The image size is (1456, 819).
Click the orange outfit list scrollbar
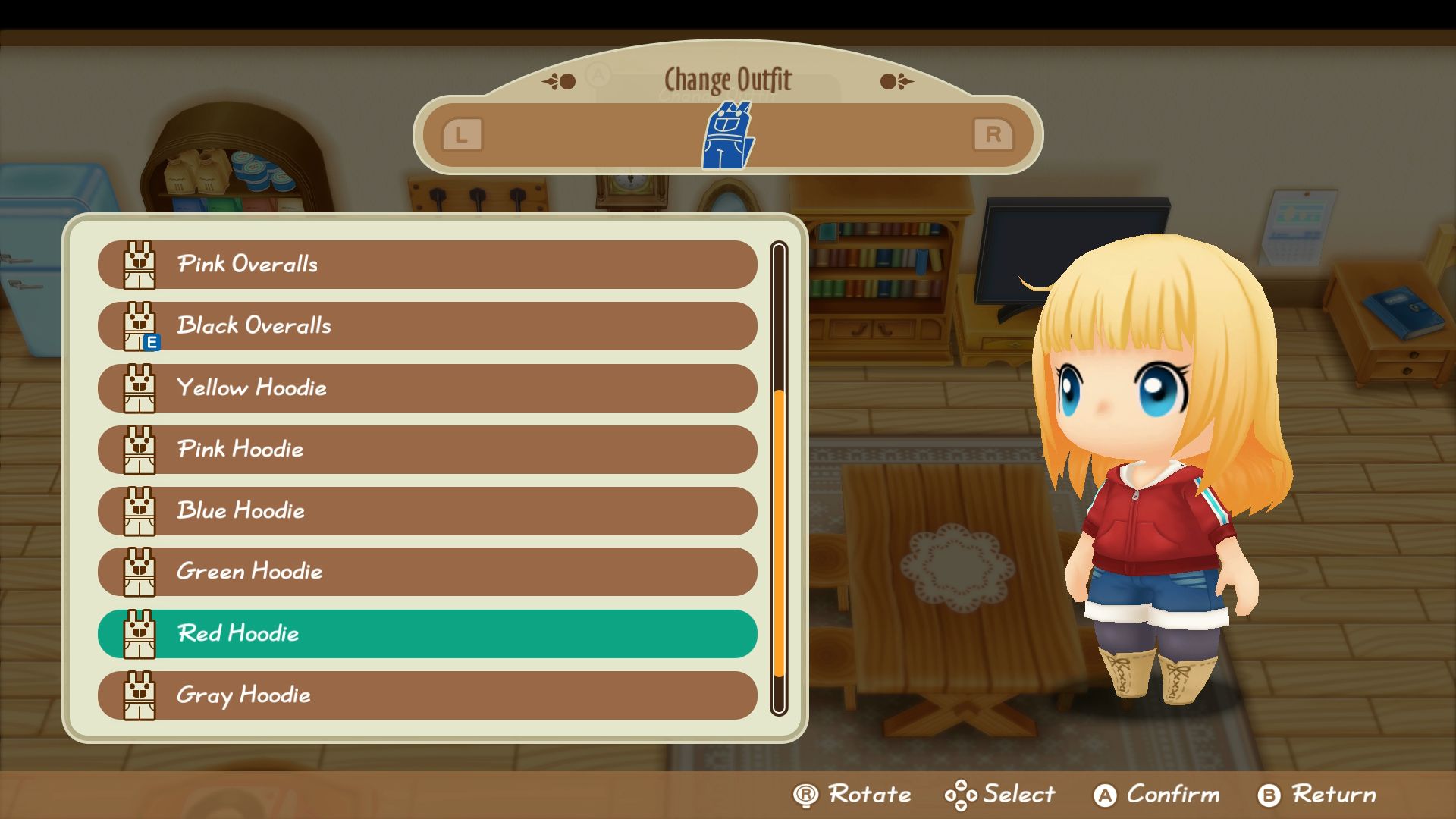pos(779,531)
